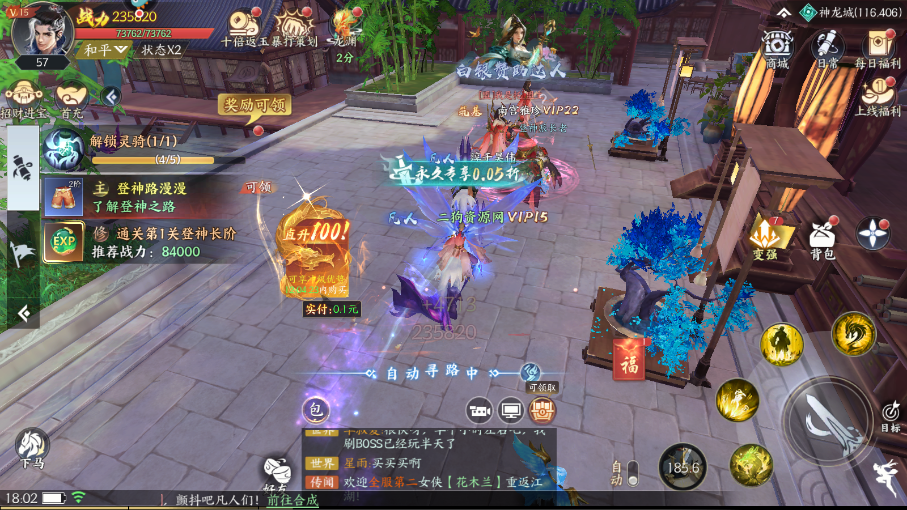Image resolution: width=907 pixels, height=510 pixels.
Task: Open the 首充 first recharge offer
Action: click(x=72, y=100)
